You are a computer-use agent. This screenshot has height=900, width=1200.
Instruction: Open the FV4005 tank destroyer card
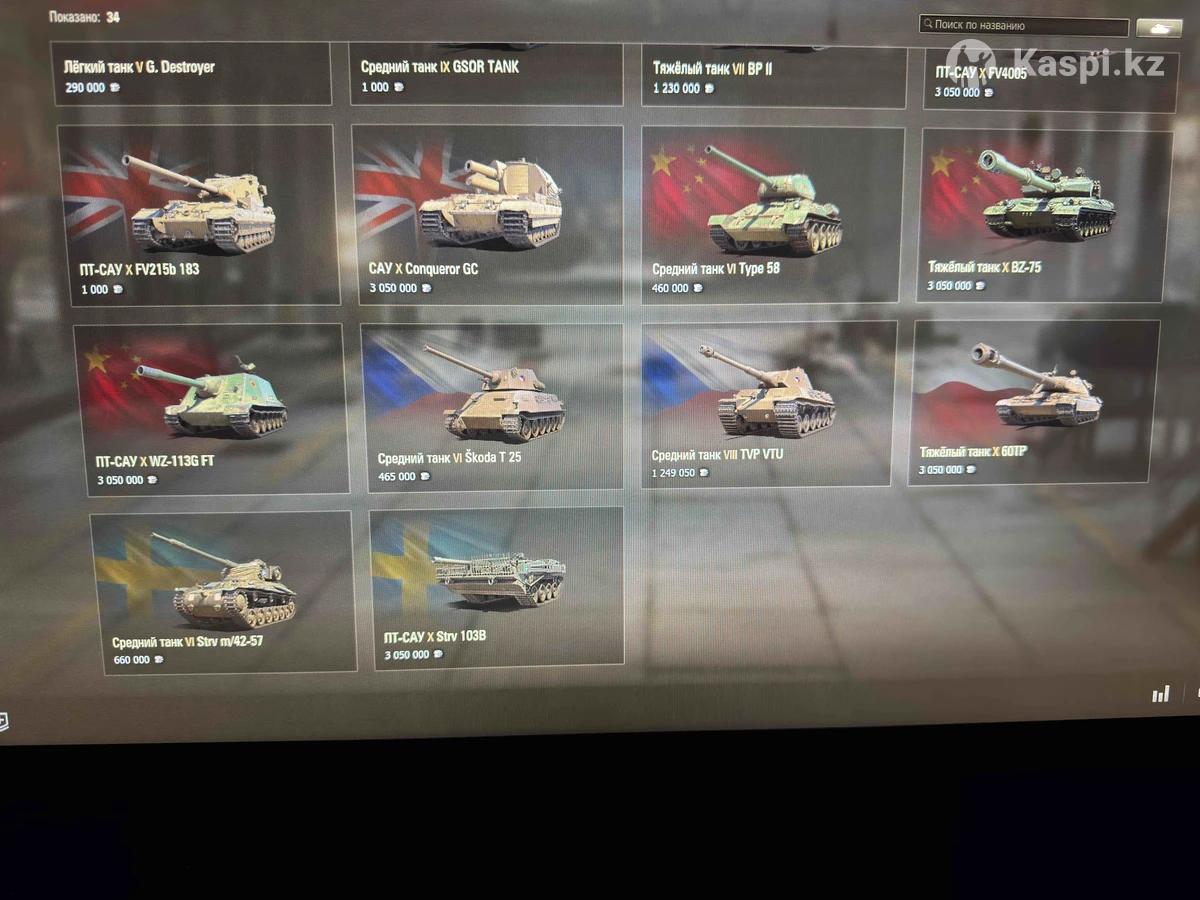click(1049, 80)
